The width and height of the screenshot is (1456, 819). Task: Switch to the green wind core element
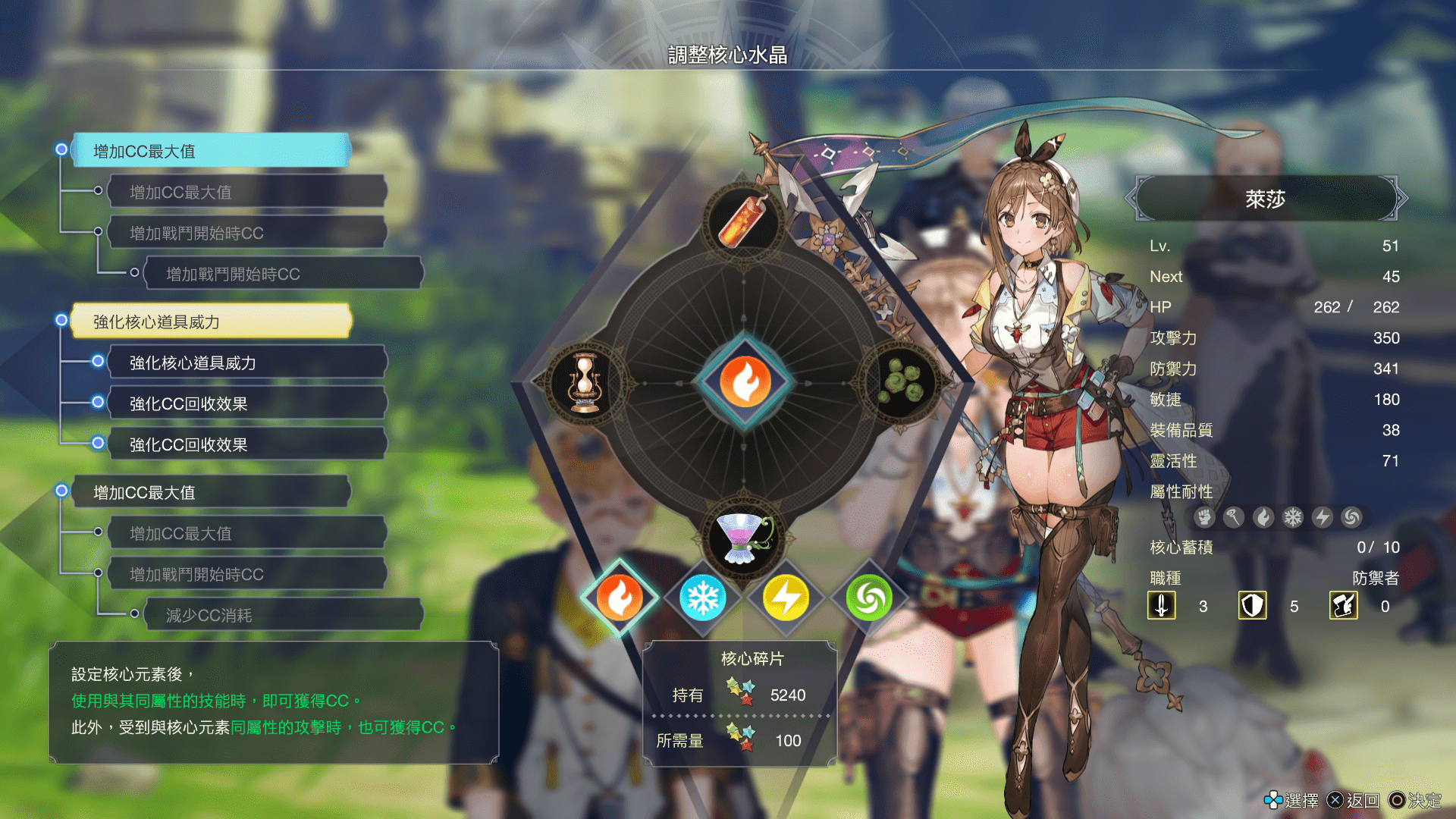(x=869, y=598)
